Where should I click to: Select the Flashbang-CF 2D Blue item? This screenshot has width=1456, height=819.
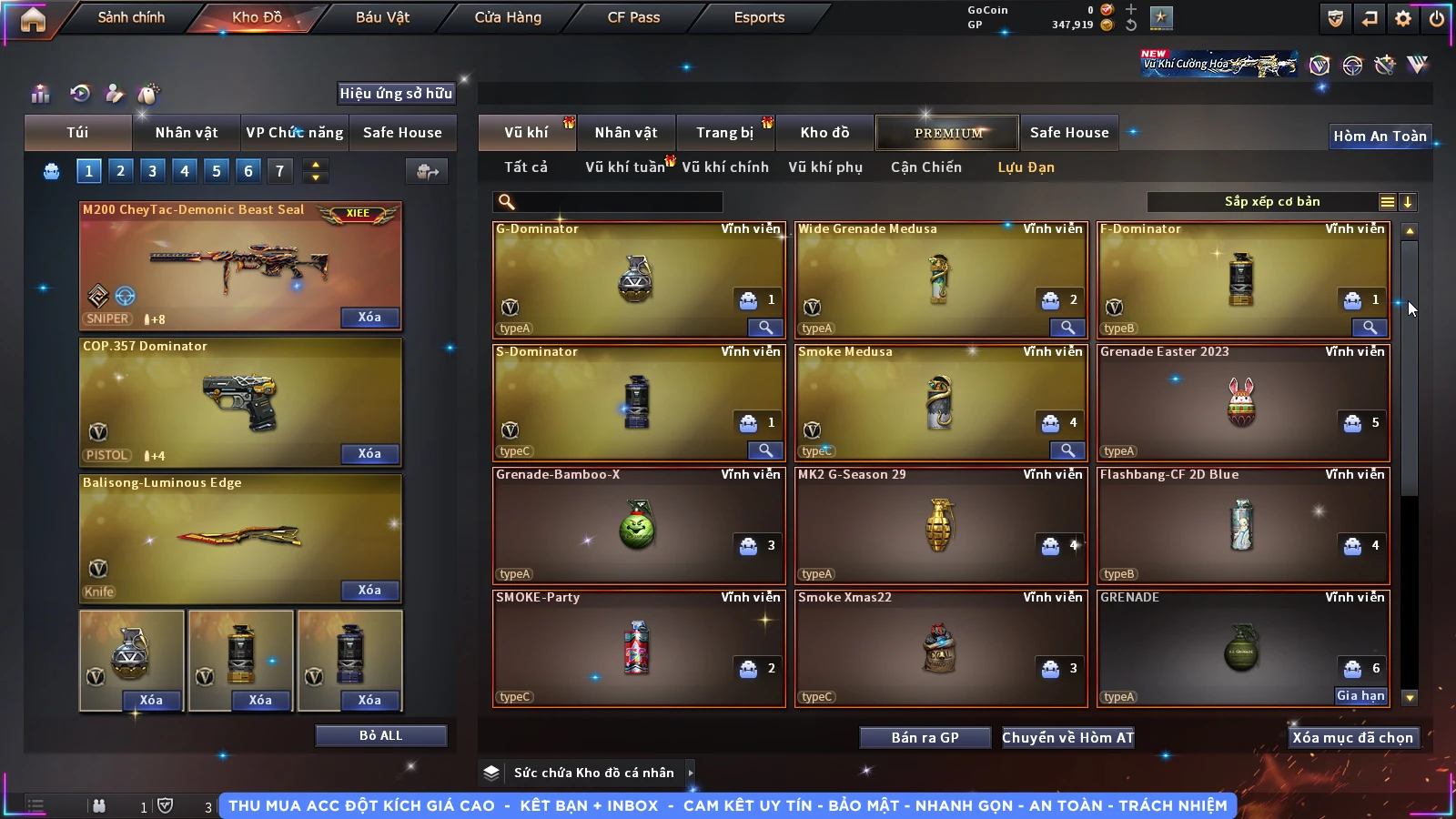(1242, 525)
